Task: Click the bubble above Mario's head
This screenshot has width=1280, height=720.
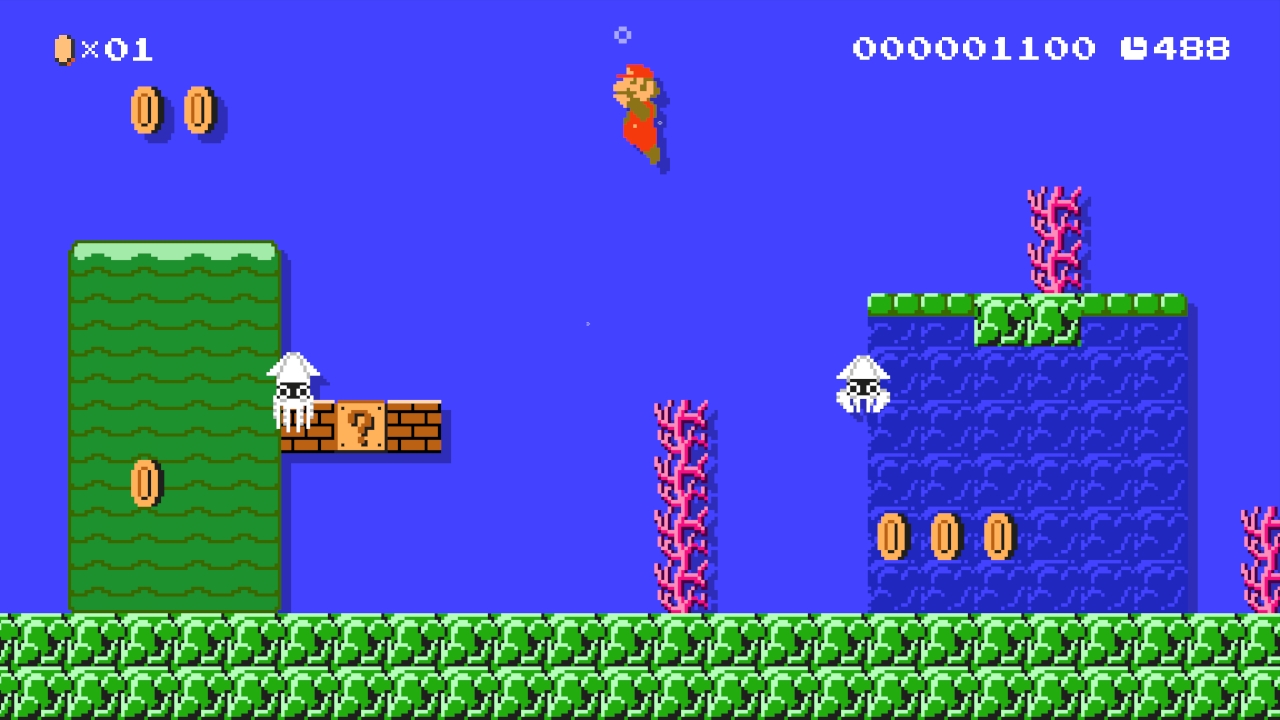Action: (624, 35)
